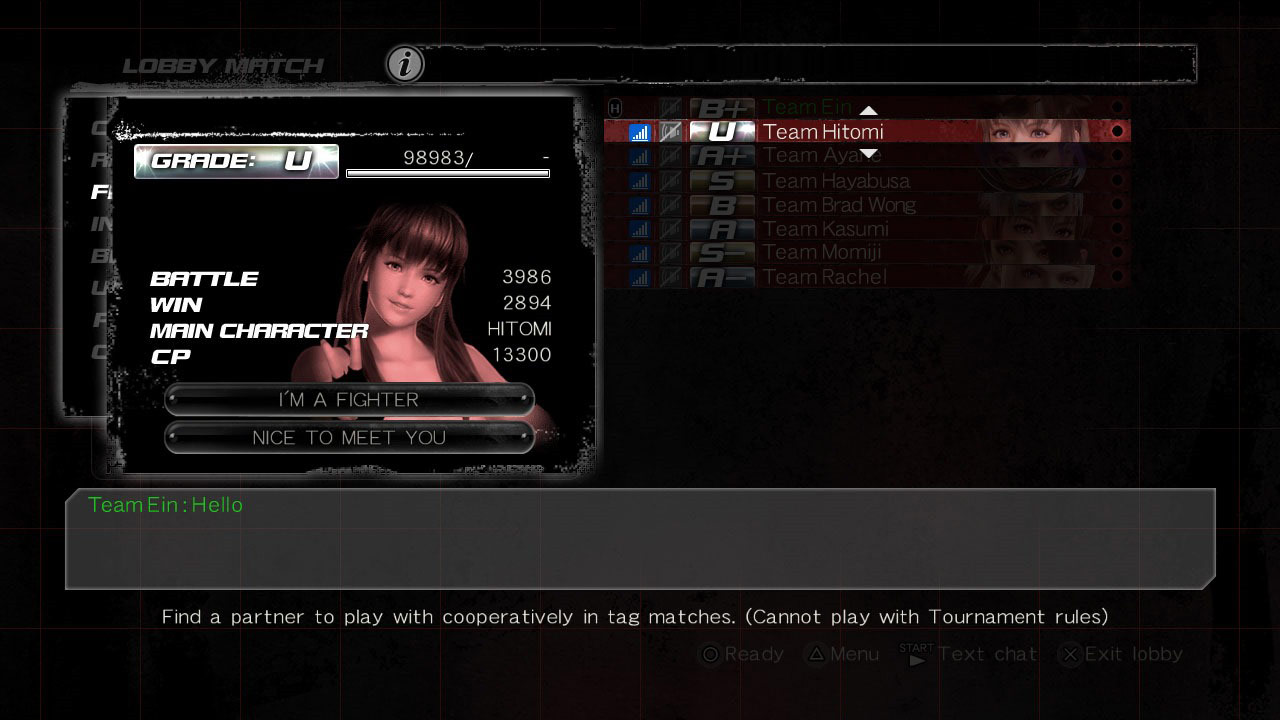
Task: Send the NICE TO MEET YOU greeting
Action: click(x=349, y=437)
